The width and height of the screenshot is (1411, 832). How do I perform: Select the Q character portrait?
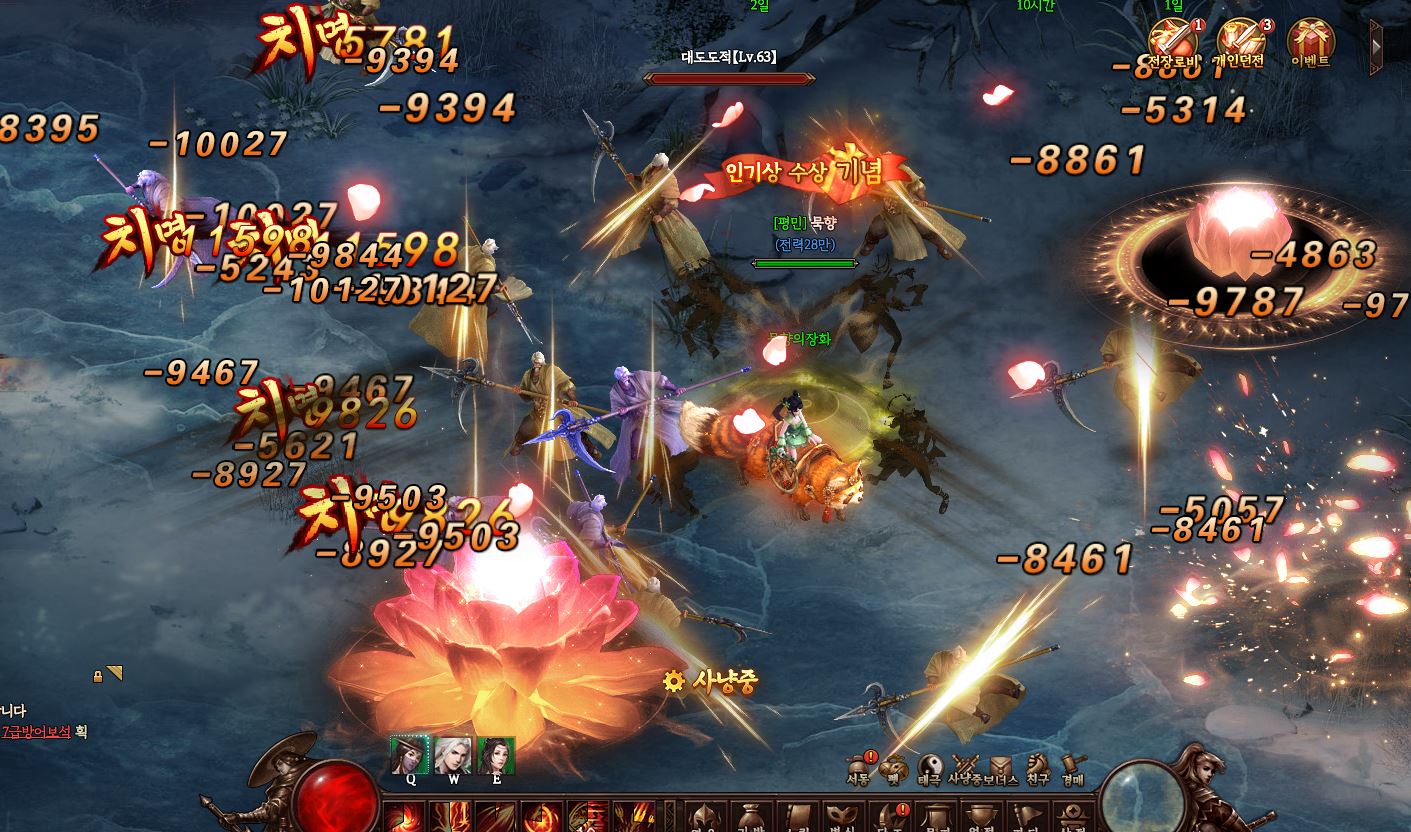coord(410,756)
